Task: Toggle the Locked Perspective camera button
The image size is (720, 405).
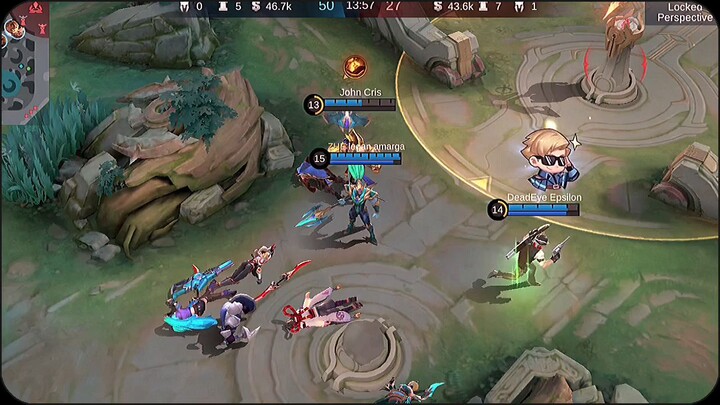Action: (x=685, y=12)
